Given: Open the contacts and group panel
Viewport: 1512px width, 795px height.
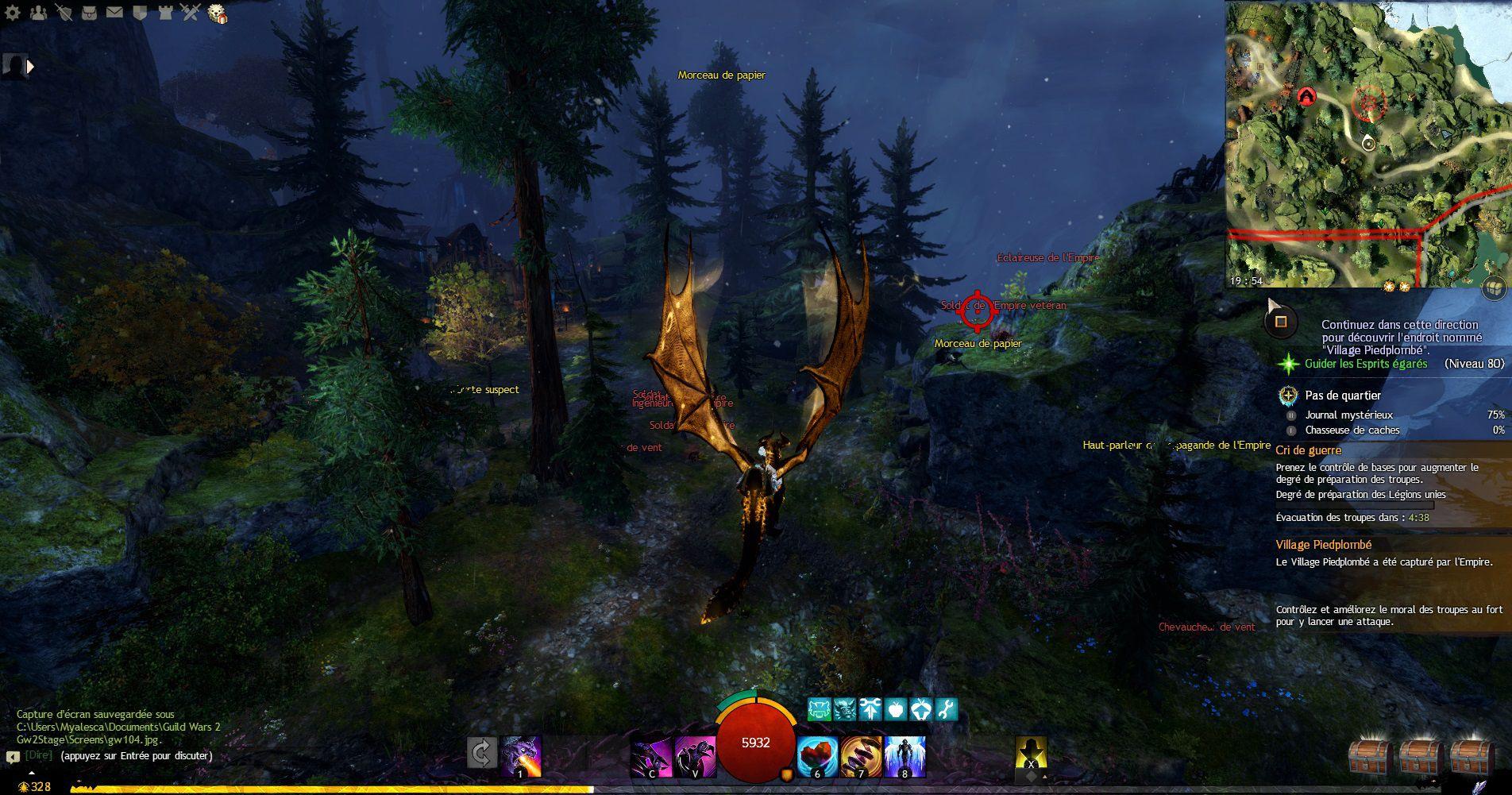Looking at the screenshot, I should coord(38,12).
